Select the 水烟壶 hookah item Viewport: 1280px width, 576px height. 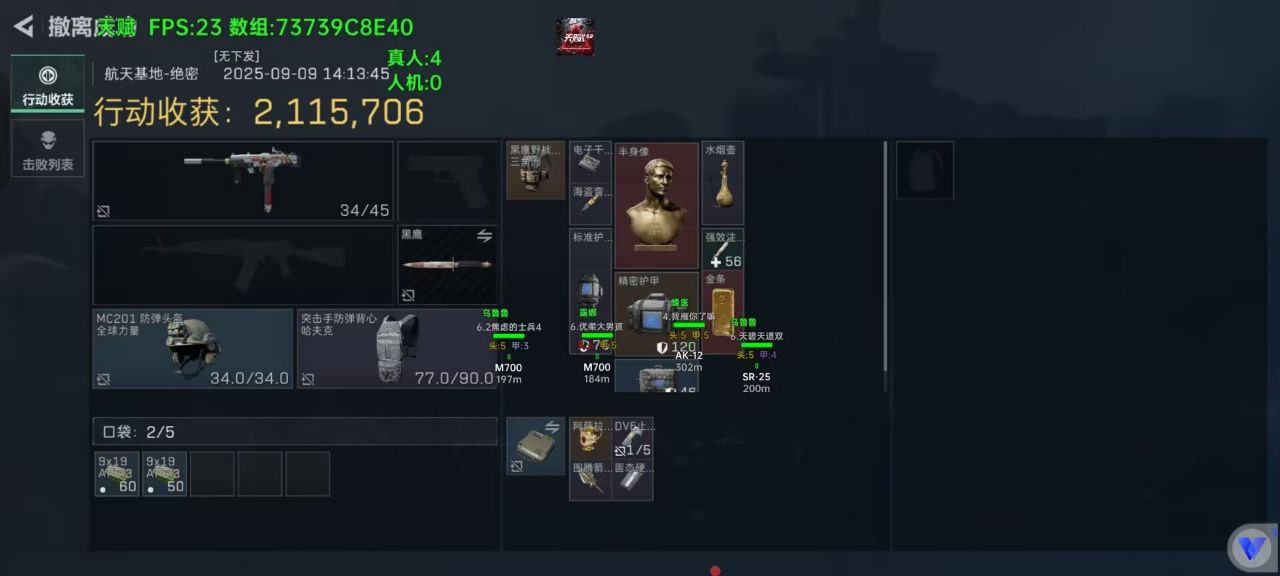click(723, 183)
